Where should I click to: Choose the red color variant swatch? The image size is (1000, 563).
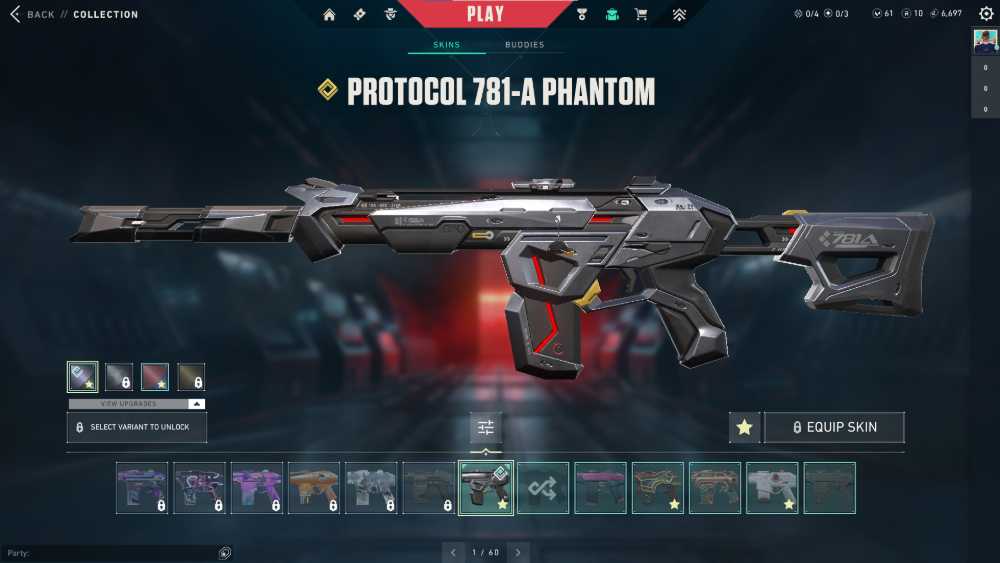point(155,377)
